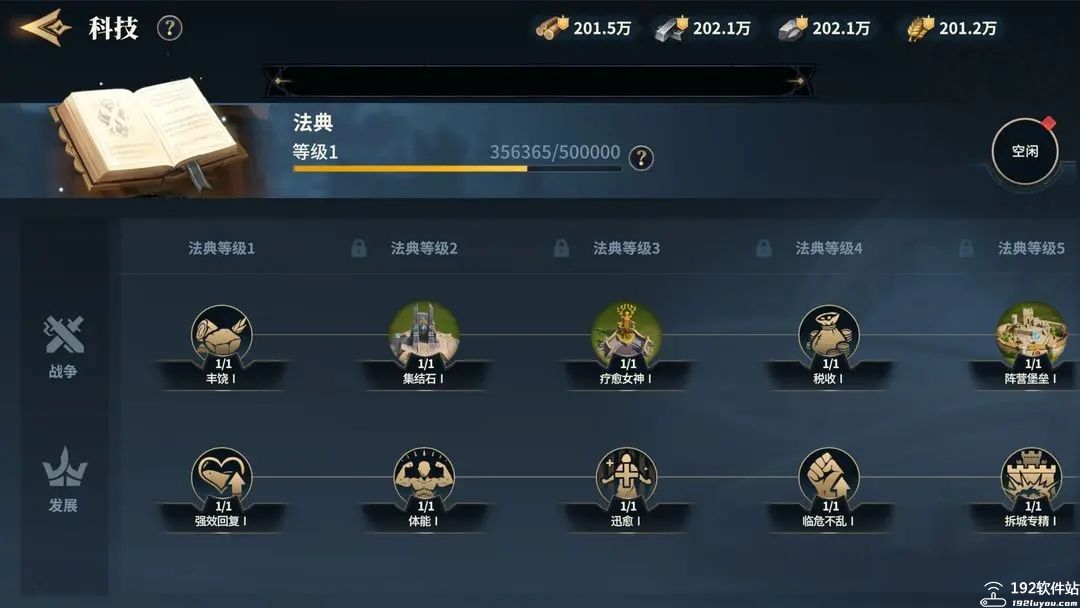The width and height of the screenshot is (1080, 608).
Task: Open the 科技 help question mark
Action: pos(170,28)
